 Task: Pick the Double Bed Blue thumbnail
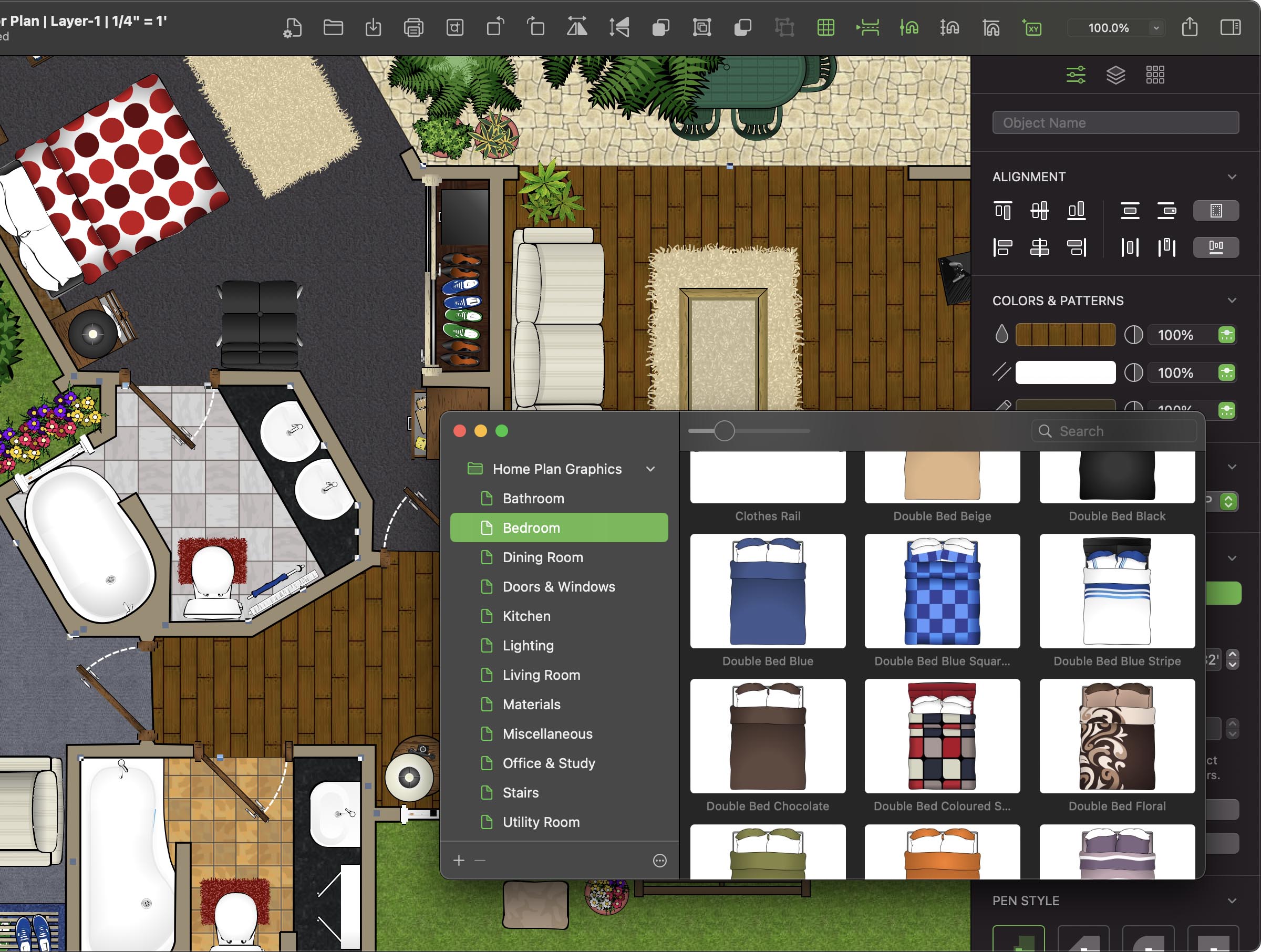(x=767, y=591)
